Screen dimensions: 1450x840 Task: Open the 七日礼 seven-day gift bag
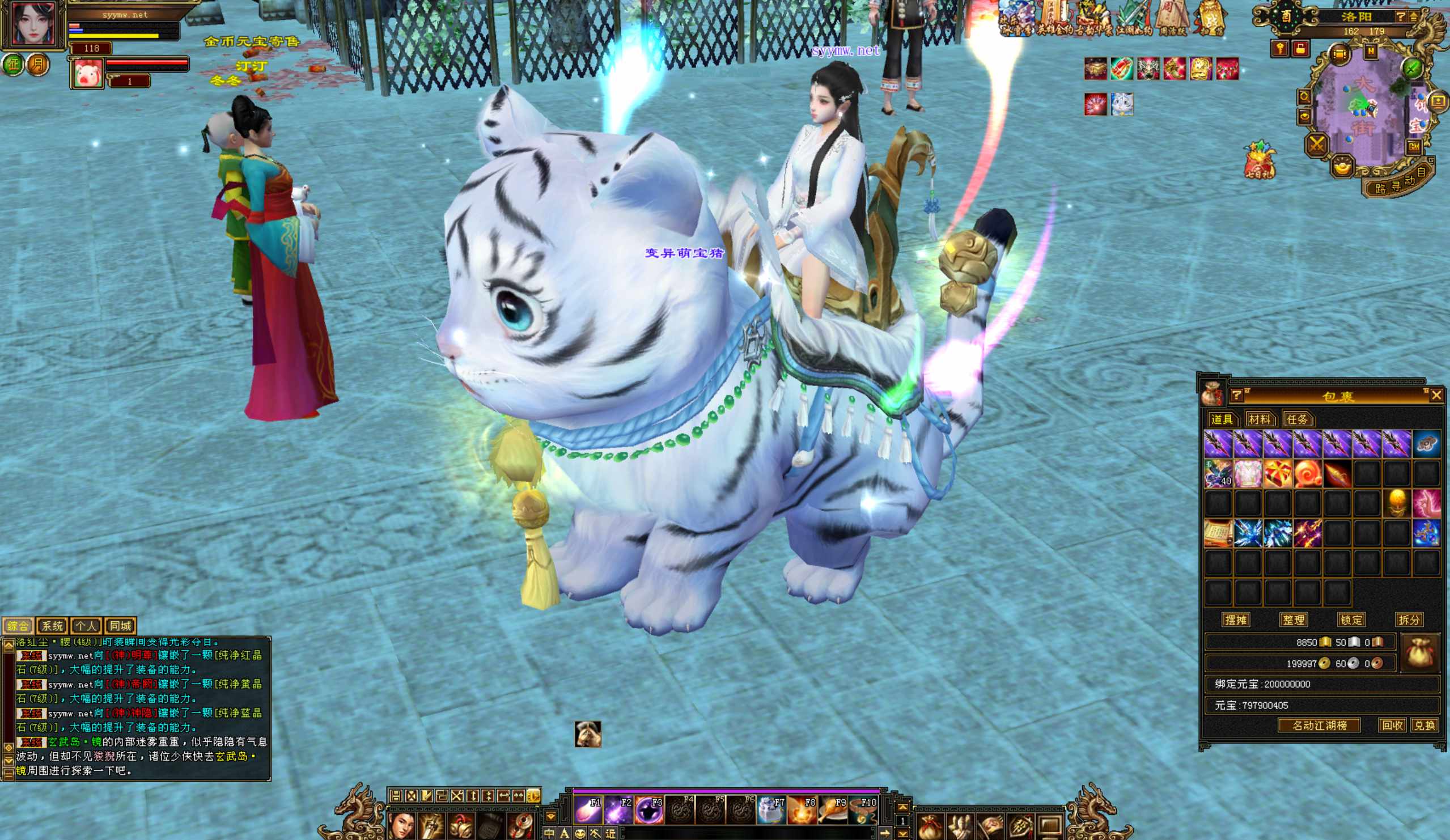[1259, 160]
